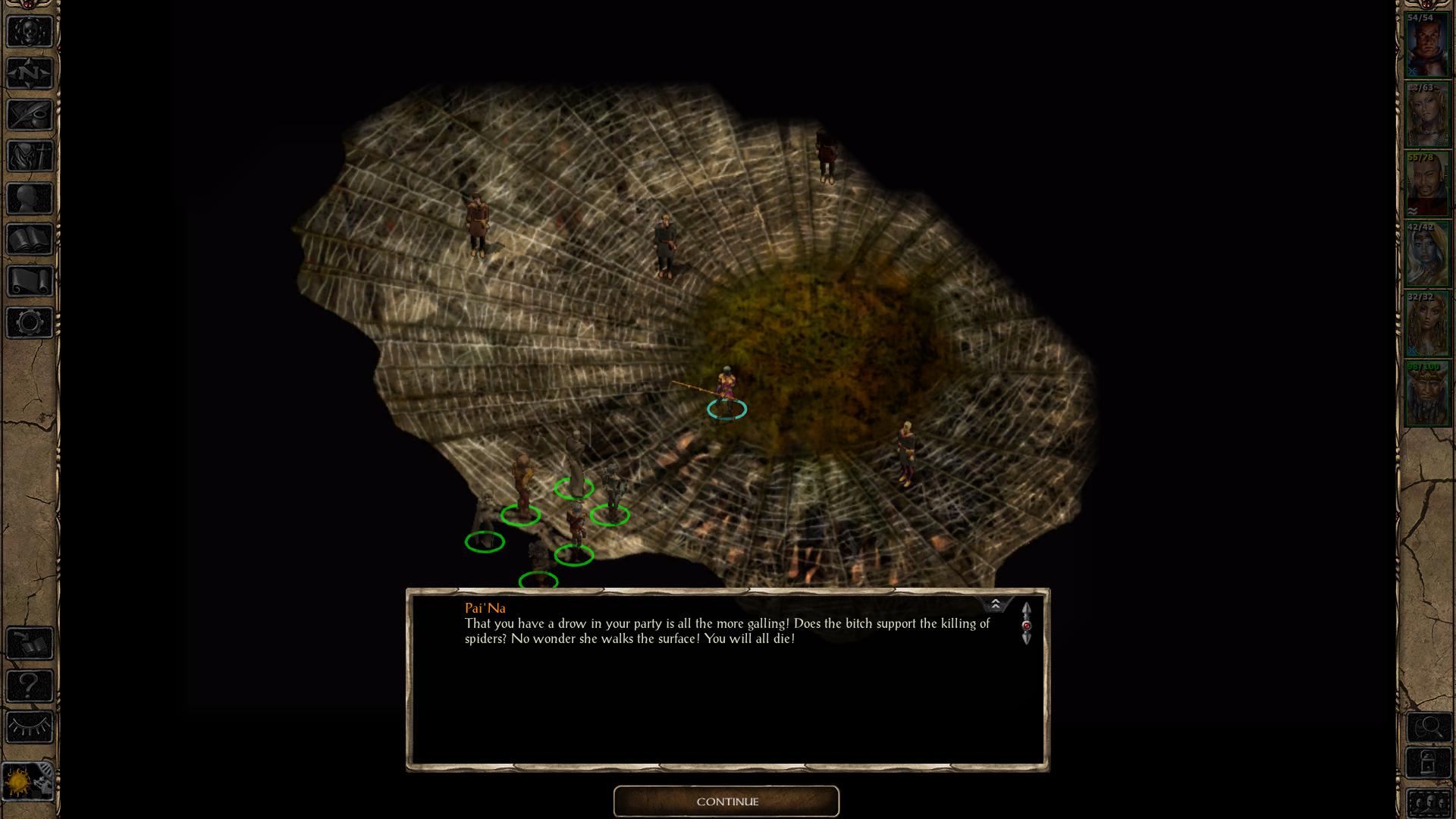1456x819 pixels.
Task: Open the inventory armor and sword button
Action: [x=30, y=157]
